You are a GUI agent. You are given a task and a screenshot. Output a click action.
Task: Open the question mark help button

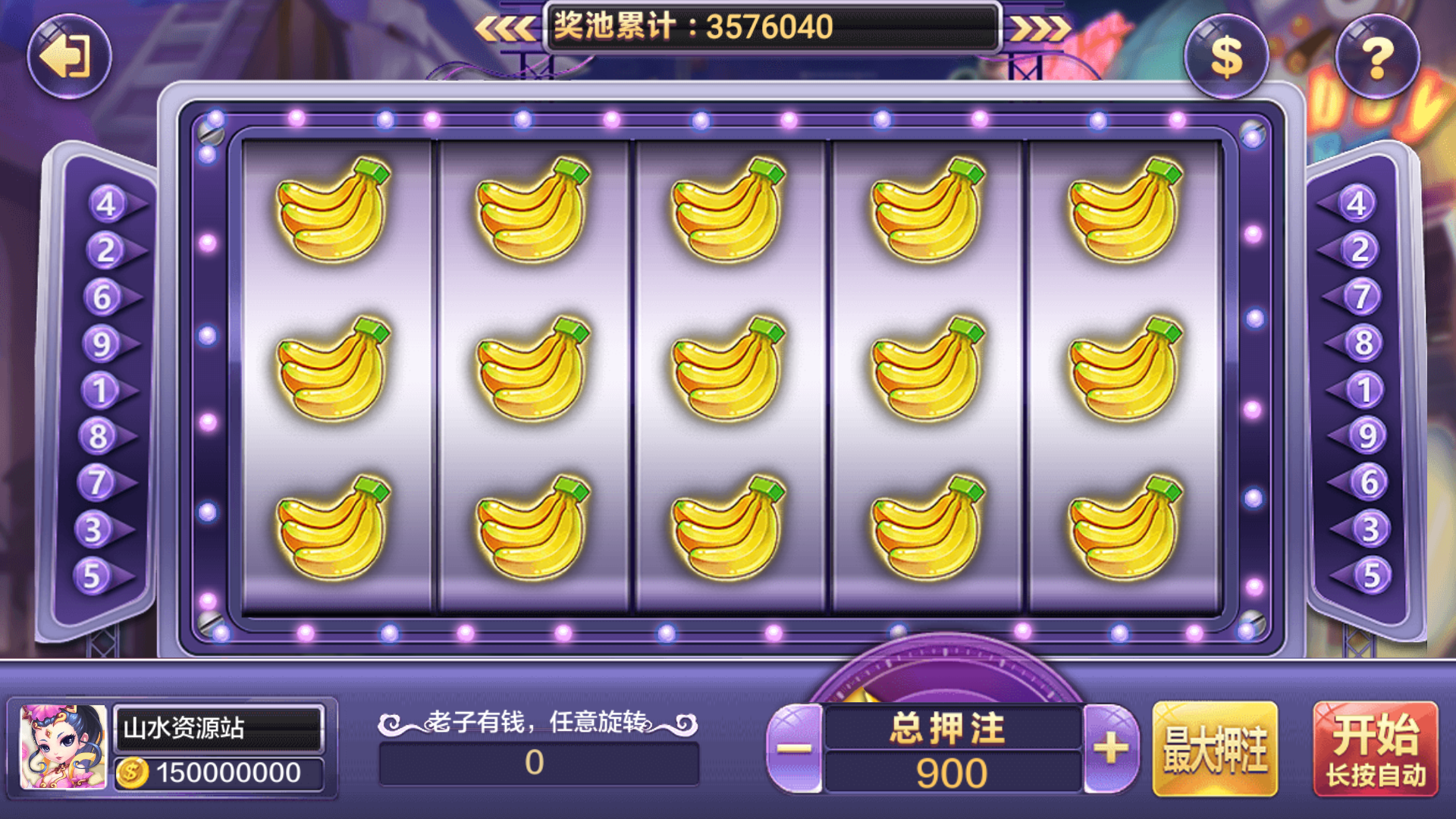1376,57
